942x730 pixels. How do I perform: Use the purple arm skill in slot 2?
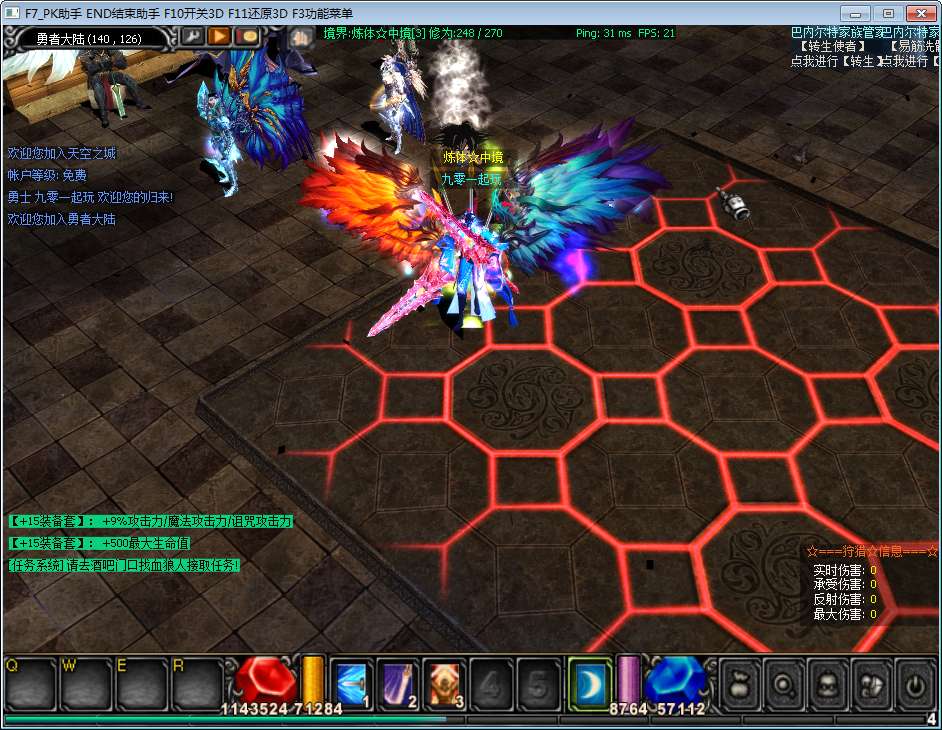[398, 683]
